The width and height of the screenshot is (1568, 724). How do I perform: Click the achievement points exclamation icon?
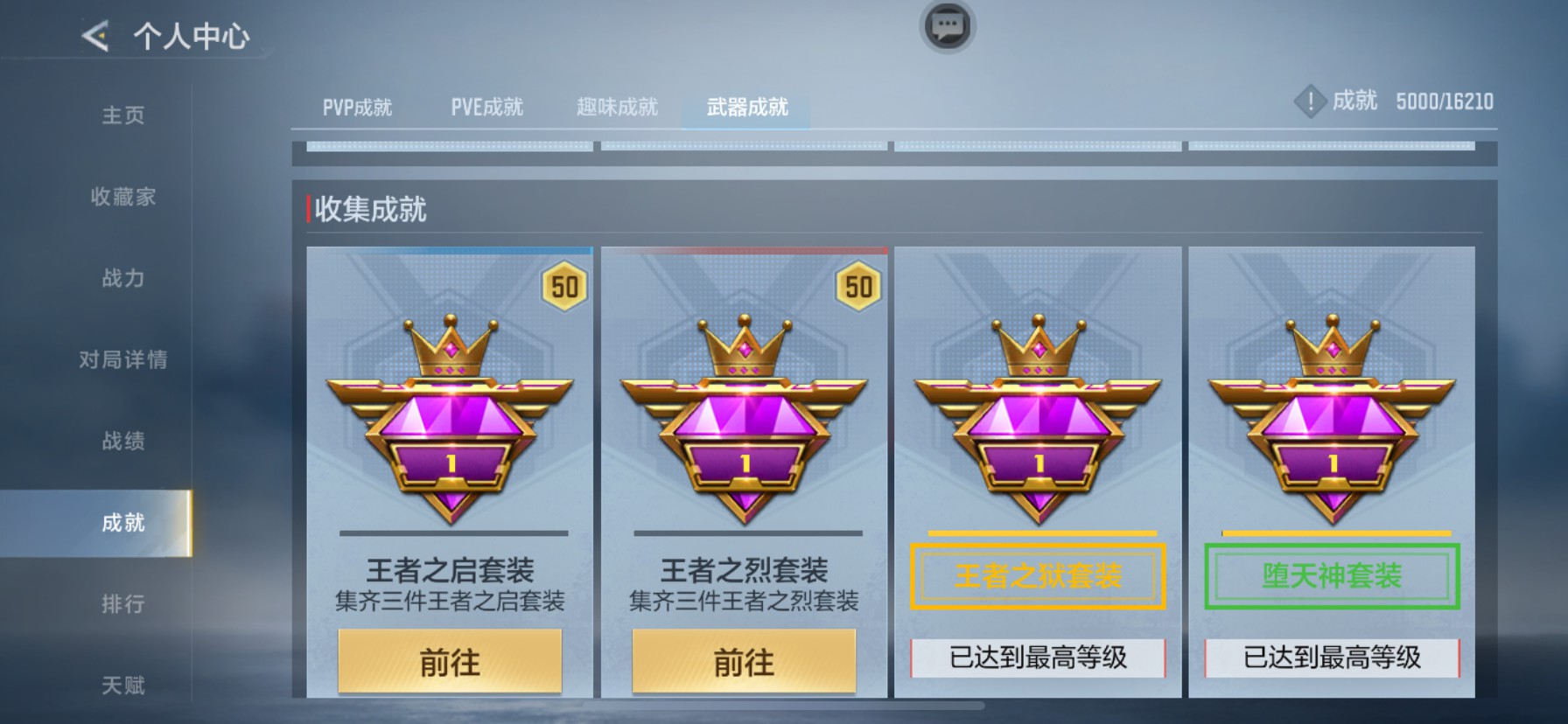click(1311, 100)
